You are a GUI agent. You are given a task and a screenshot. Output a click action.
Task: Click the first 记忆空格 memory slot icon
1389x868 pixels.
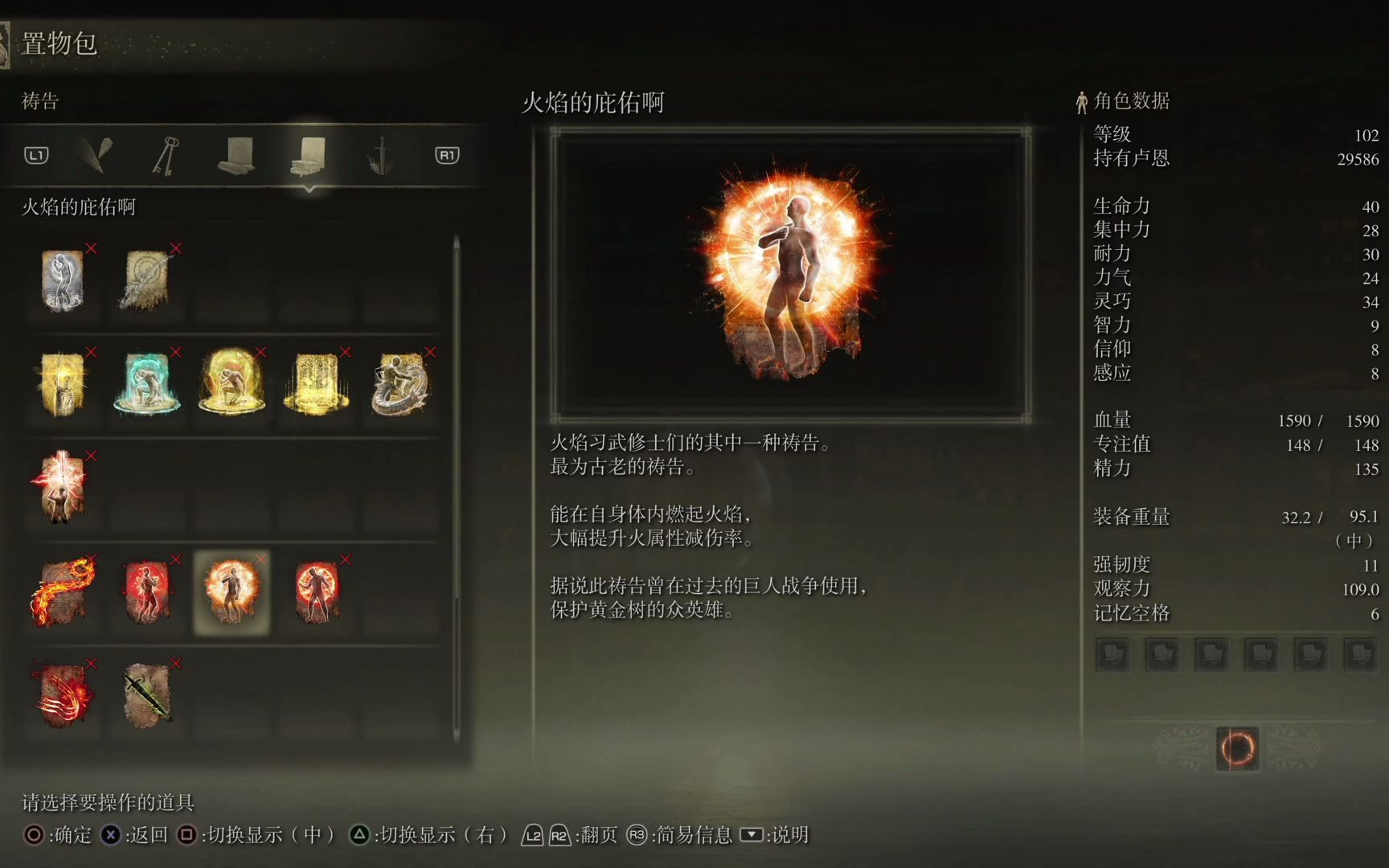tap(1112, 654)
